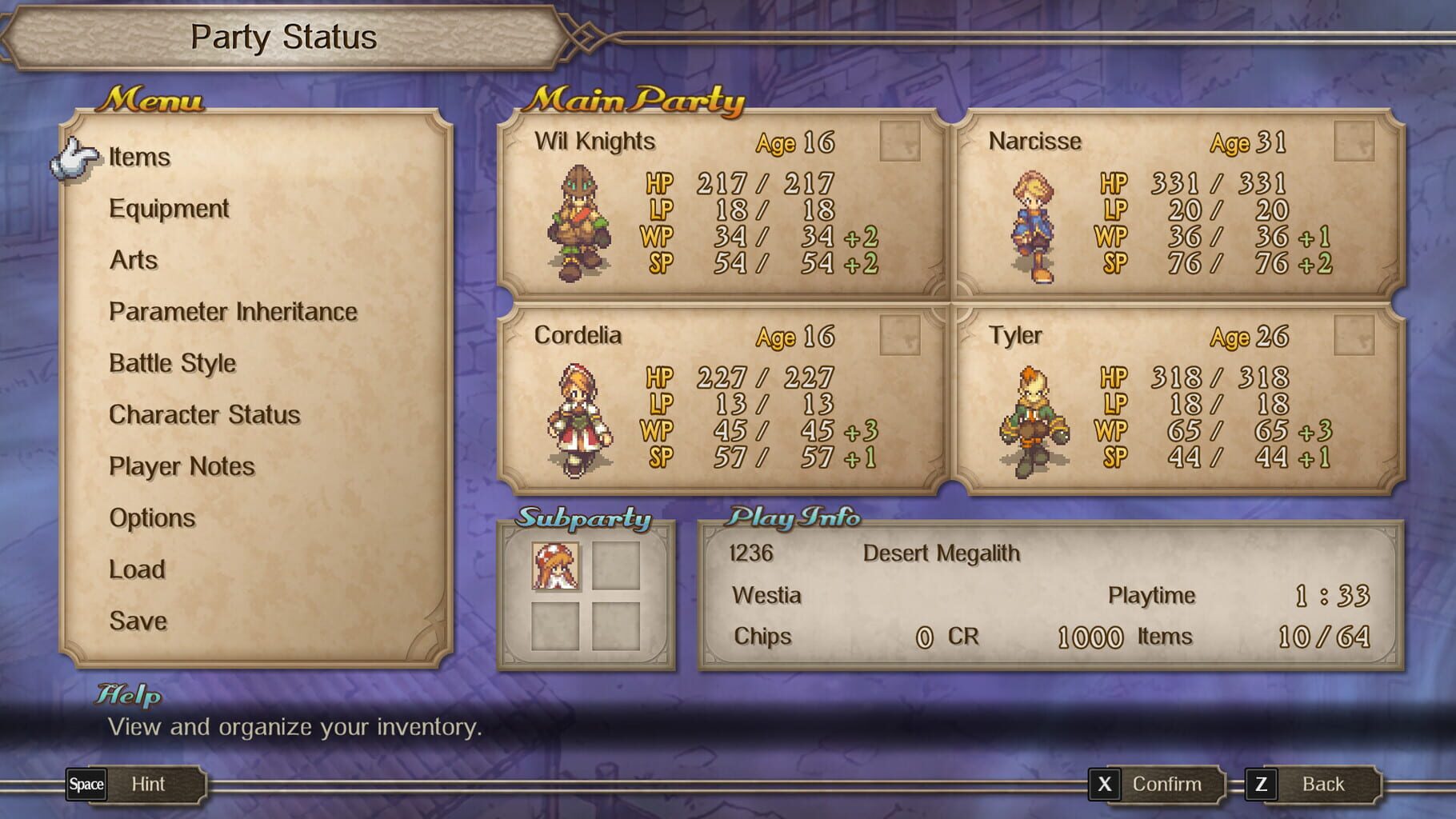Click the Z key icon near Back
1456x819 pixels.
point(1262,785)
